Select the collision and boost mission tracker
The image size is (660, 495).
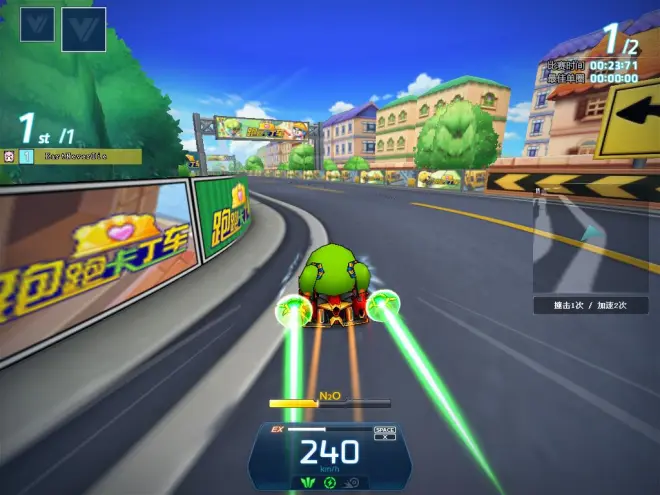tap(590, 305)
